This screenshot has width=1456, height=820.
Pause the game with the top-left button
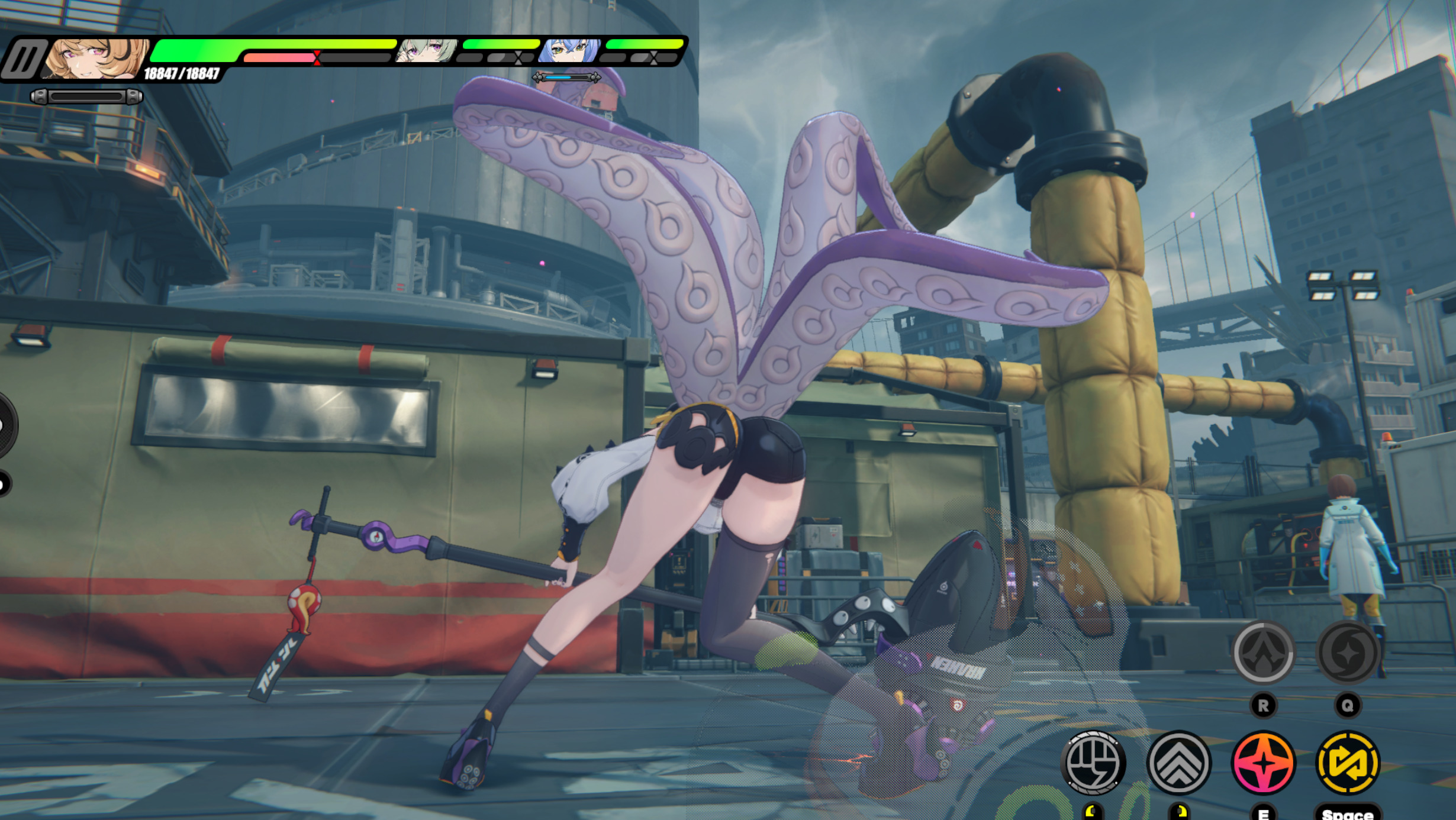[24, 59]
